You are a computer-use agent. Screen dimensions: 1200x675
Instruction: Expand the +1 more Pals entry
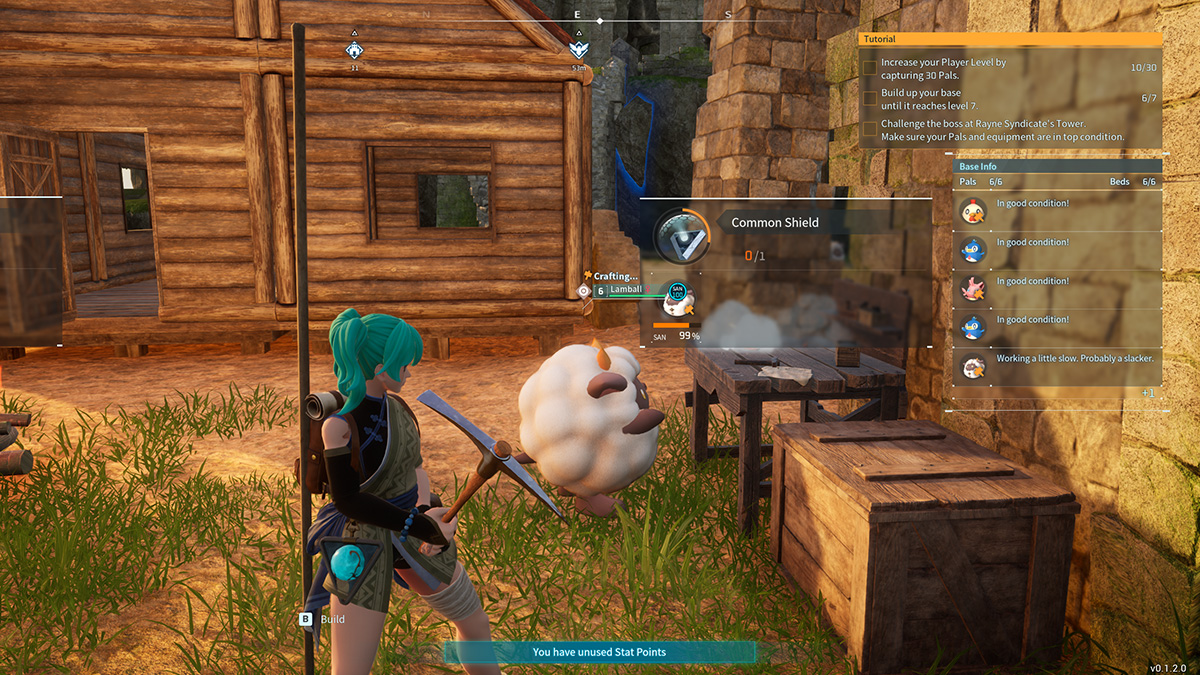pyautogui.click(x=1147, y=394)
